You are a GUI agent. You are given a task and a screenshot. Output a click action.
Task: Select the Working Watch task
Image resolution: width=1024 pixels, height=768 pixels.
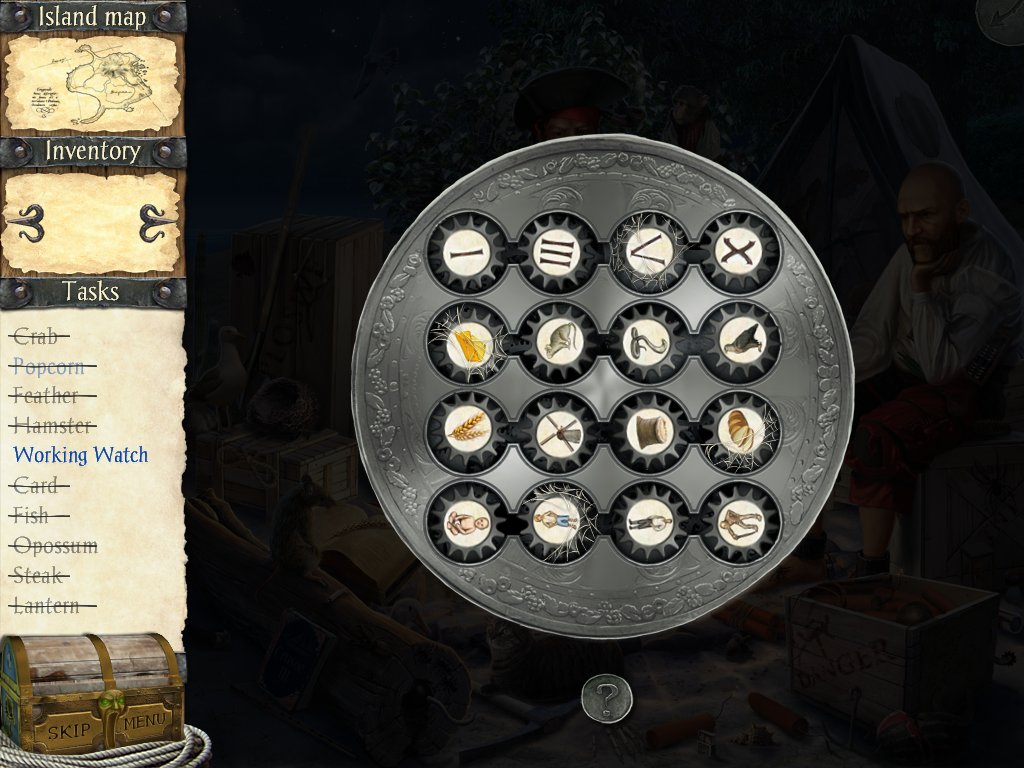80,455
